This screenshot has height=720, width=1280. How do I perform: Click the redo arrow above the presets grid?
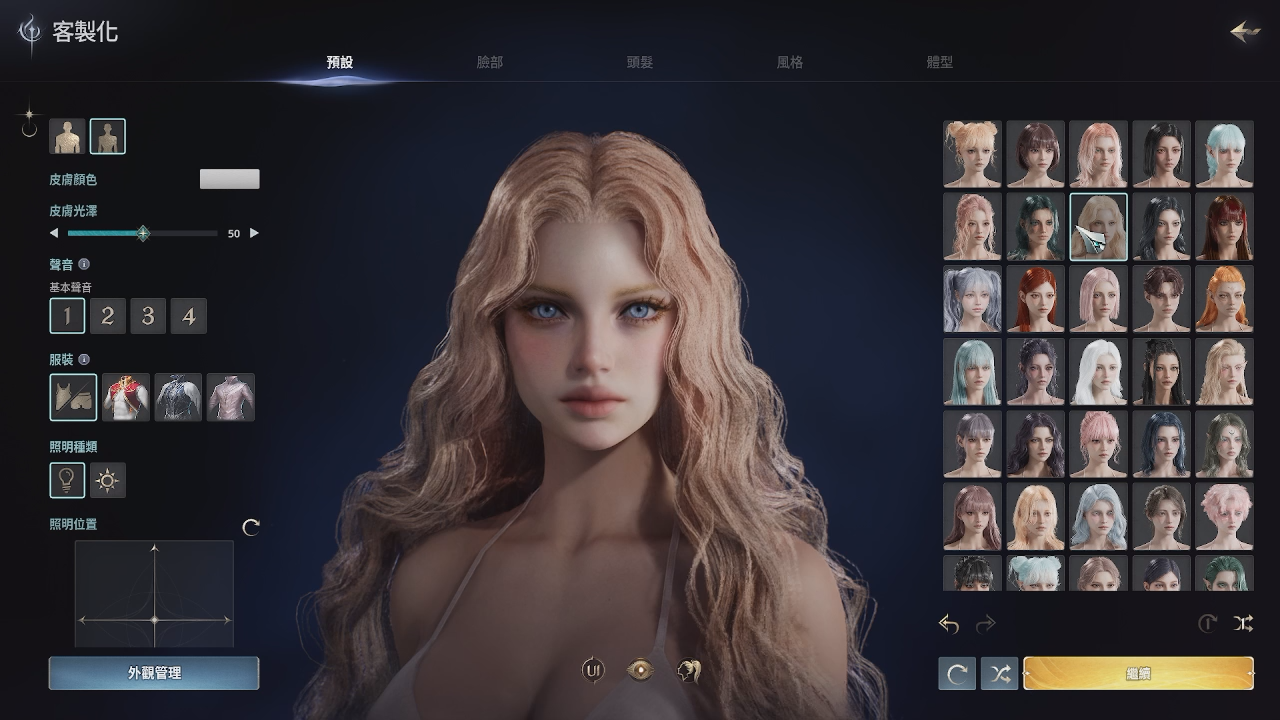[986, 624]
